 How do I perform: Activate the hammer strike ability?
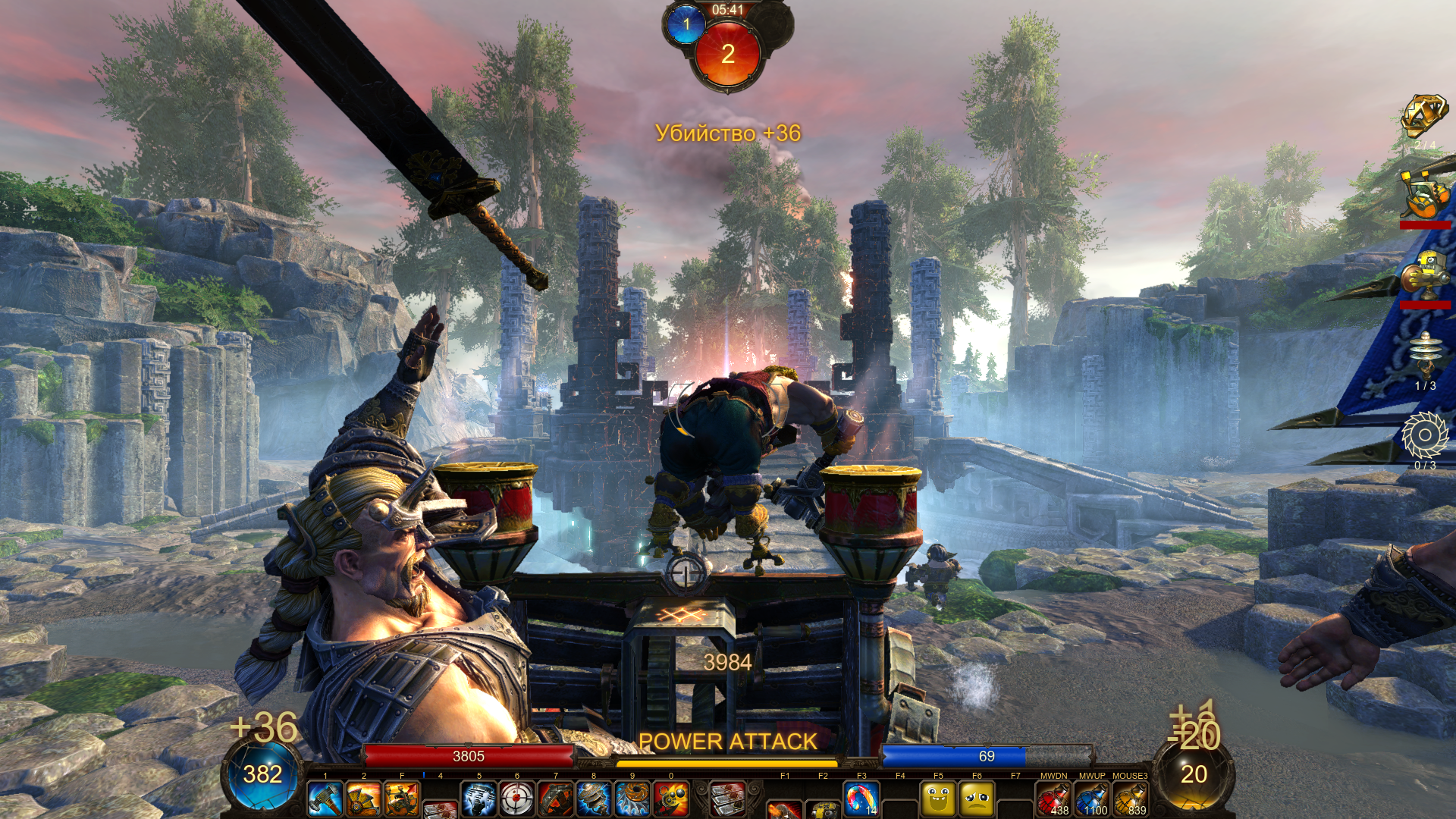tap(325, 799)
